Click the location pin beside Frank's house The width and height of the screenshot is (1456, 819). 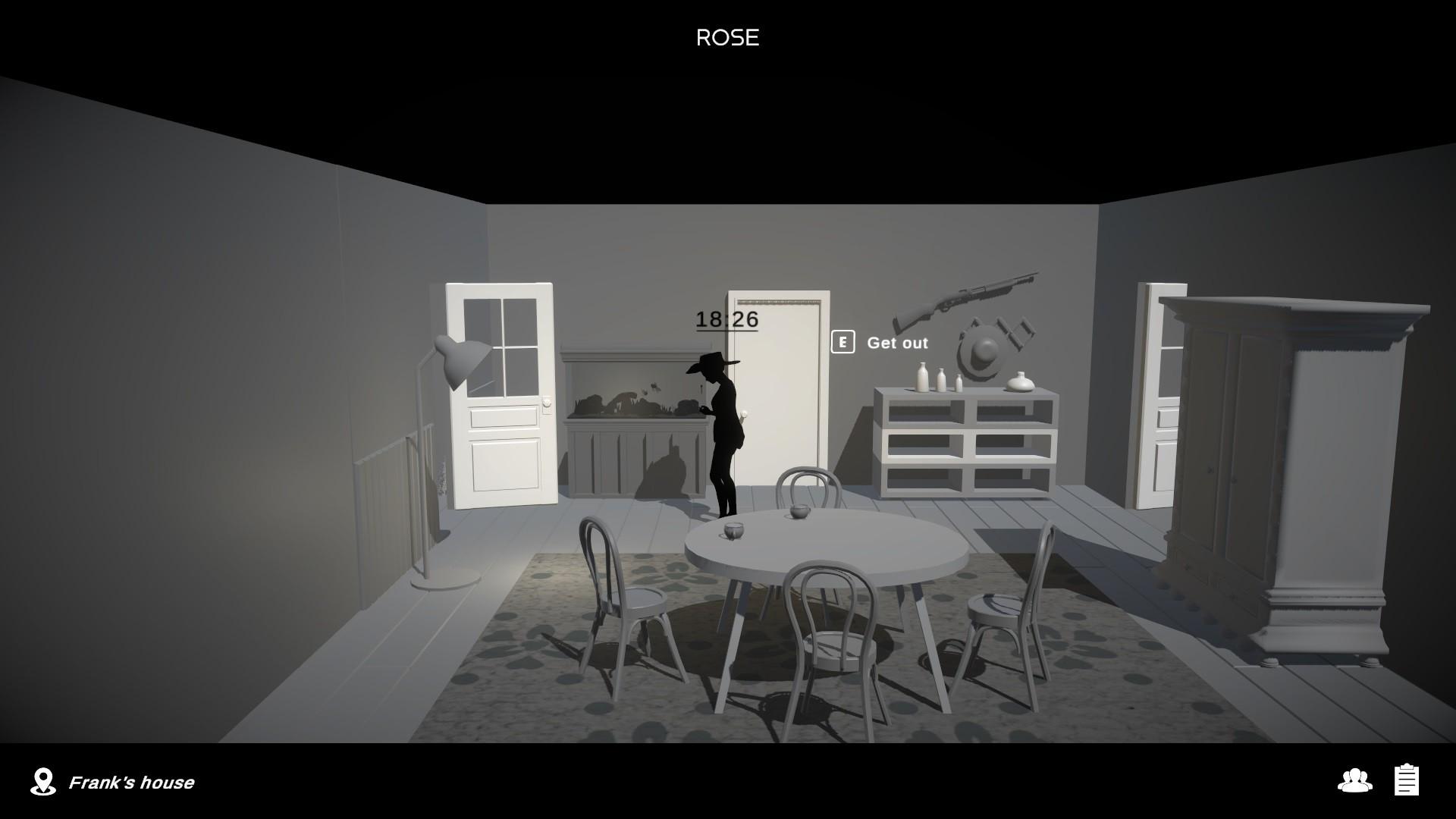[x=43, y=782]
